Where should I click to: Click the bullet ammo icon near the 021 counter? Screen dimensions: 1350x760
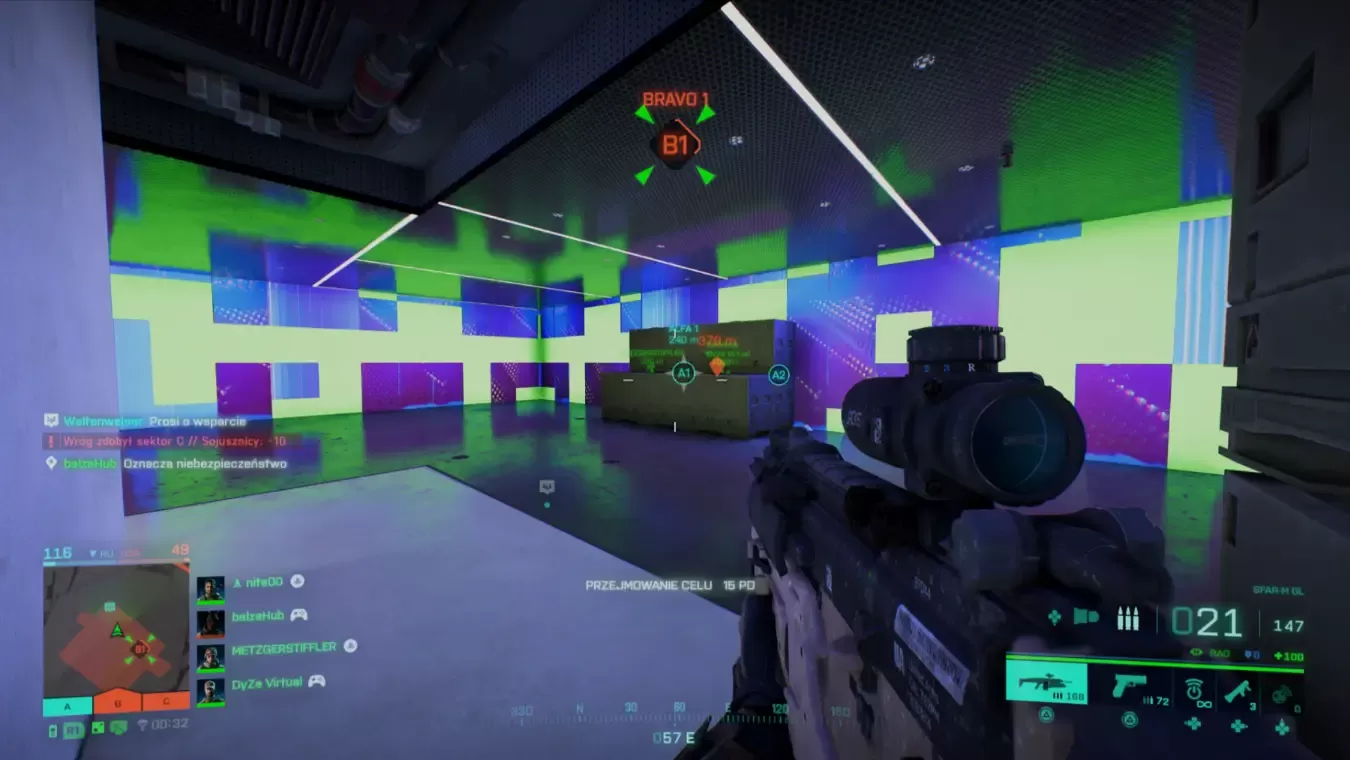(1127, 618)
